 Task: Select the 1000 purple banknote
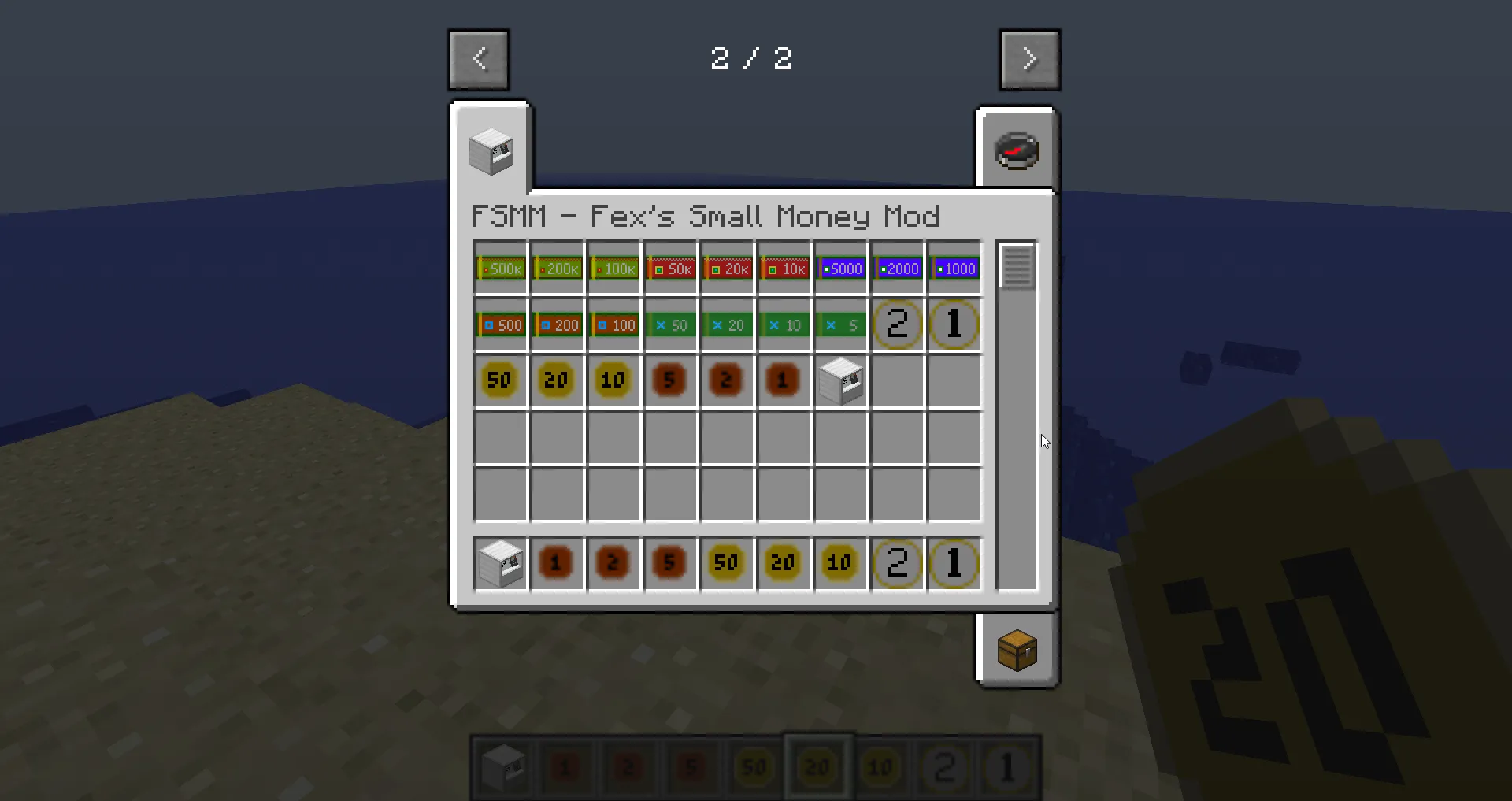point(954,268)
